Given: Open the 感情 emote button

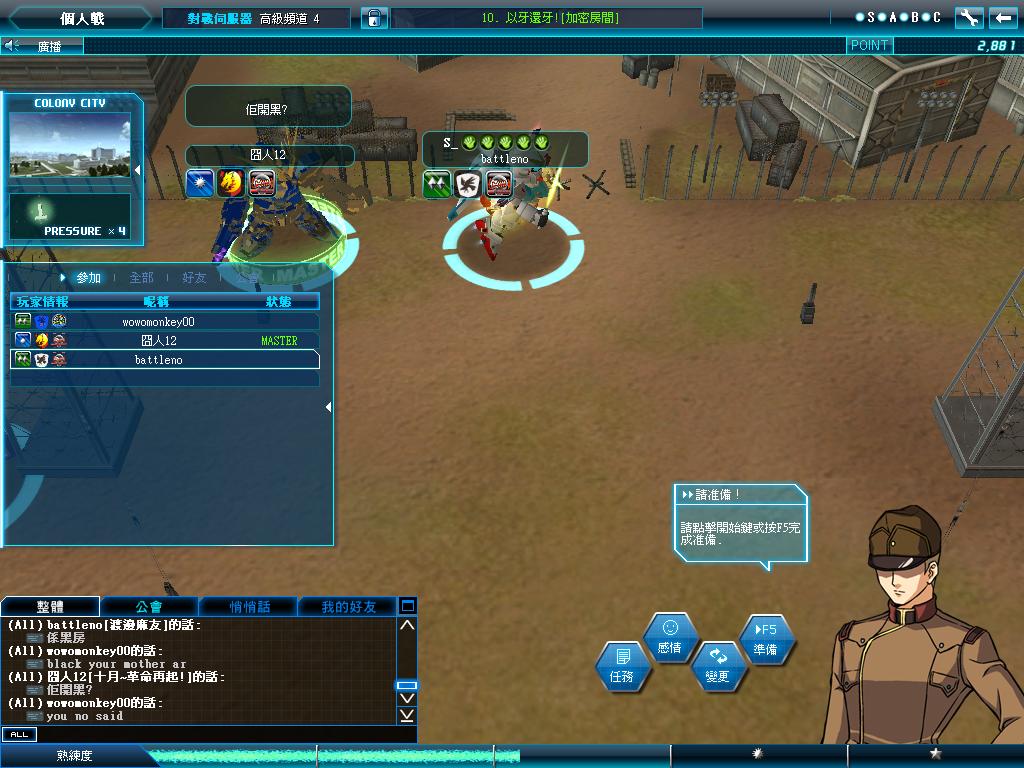Looking at the screenshot, I should [x=669, y=637].
